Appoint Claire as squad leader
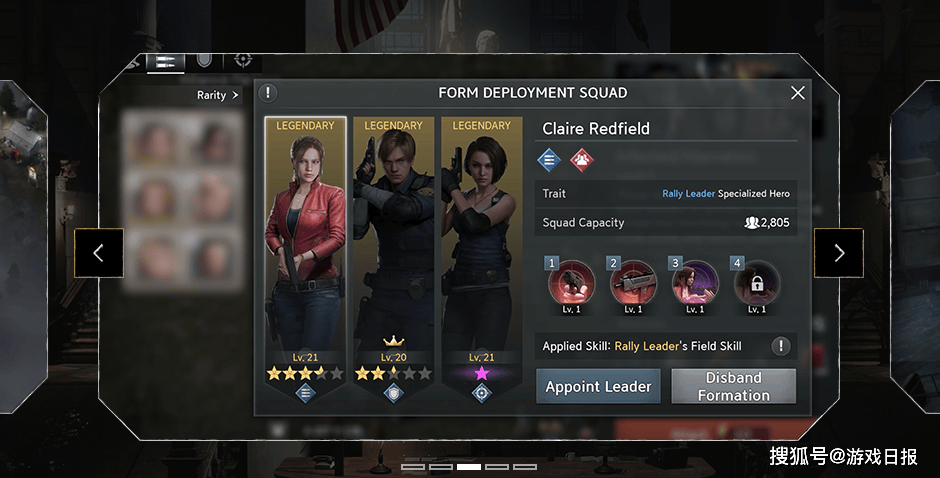The image size is (940, 478). (598, 386)
